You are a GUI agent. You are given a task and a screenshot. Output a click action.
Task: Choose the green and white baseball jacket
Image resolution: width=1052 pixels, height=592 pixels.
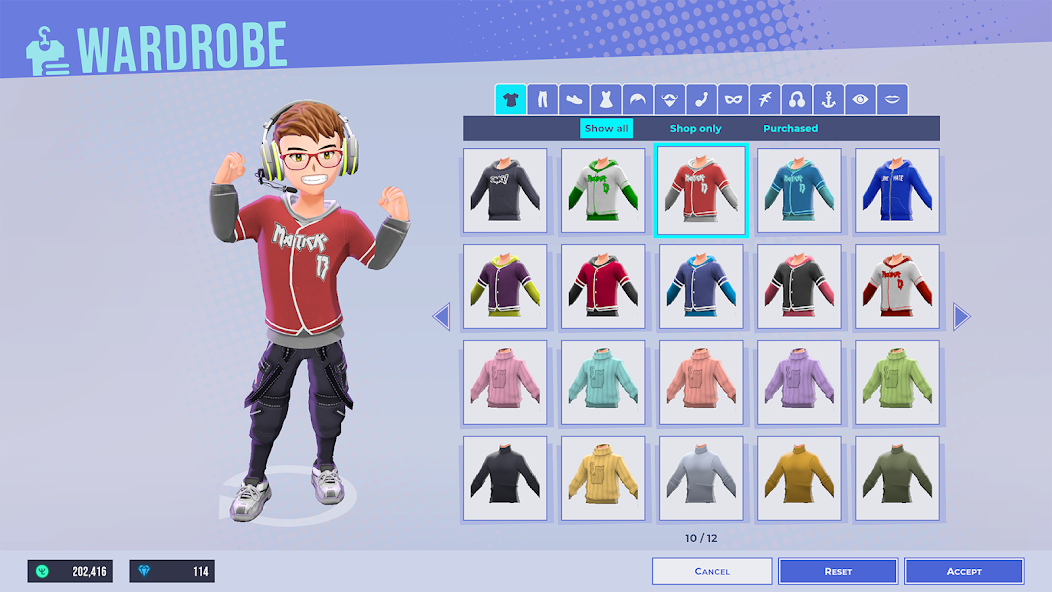pyautogui.click(x=603, y=191)
